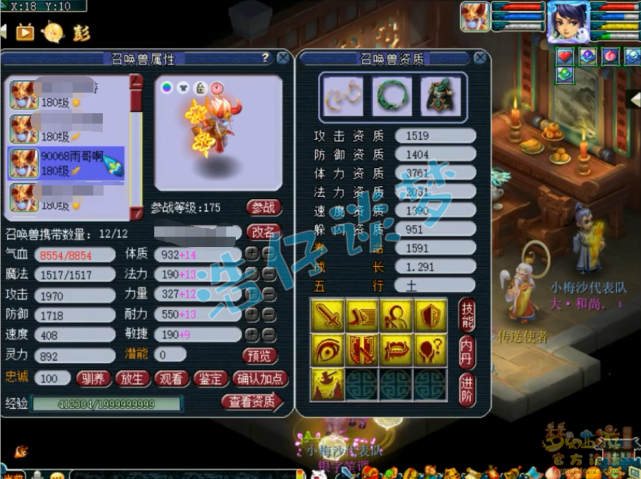Screen dimensions: 641x479
Task: Switch to the 内丹 inner core tab
Action: click(x=467, y=349)
